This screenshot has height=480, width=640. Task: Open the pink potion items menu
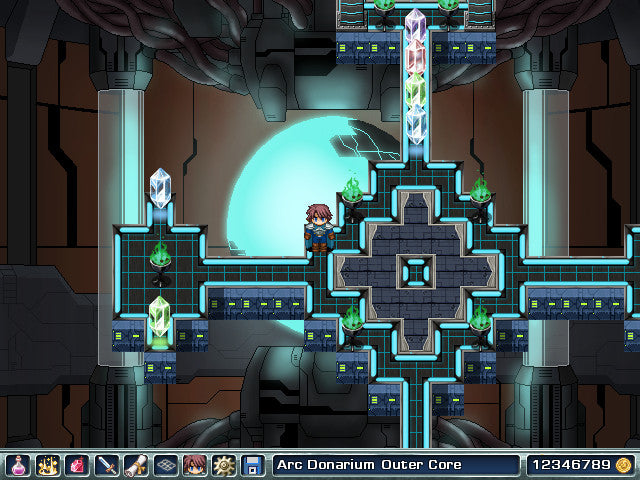click(17, 465)
